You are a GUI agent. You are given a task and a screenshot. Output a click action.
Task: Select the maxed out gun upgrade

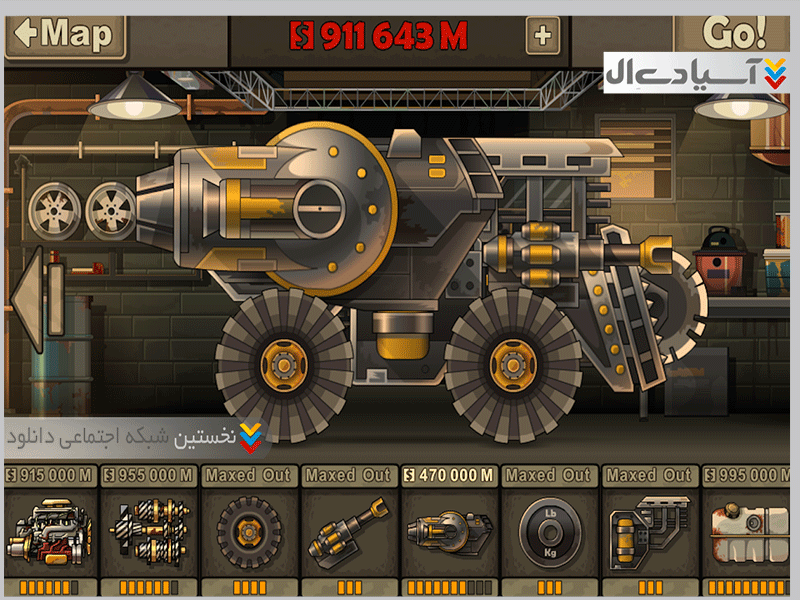click(348, 530)
